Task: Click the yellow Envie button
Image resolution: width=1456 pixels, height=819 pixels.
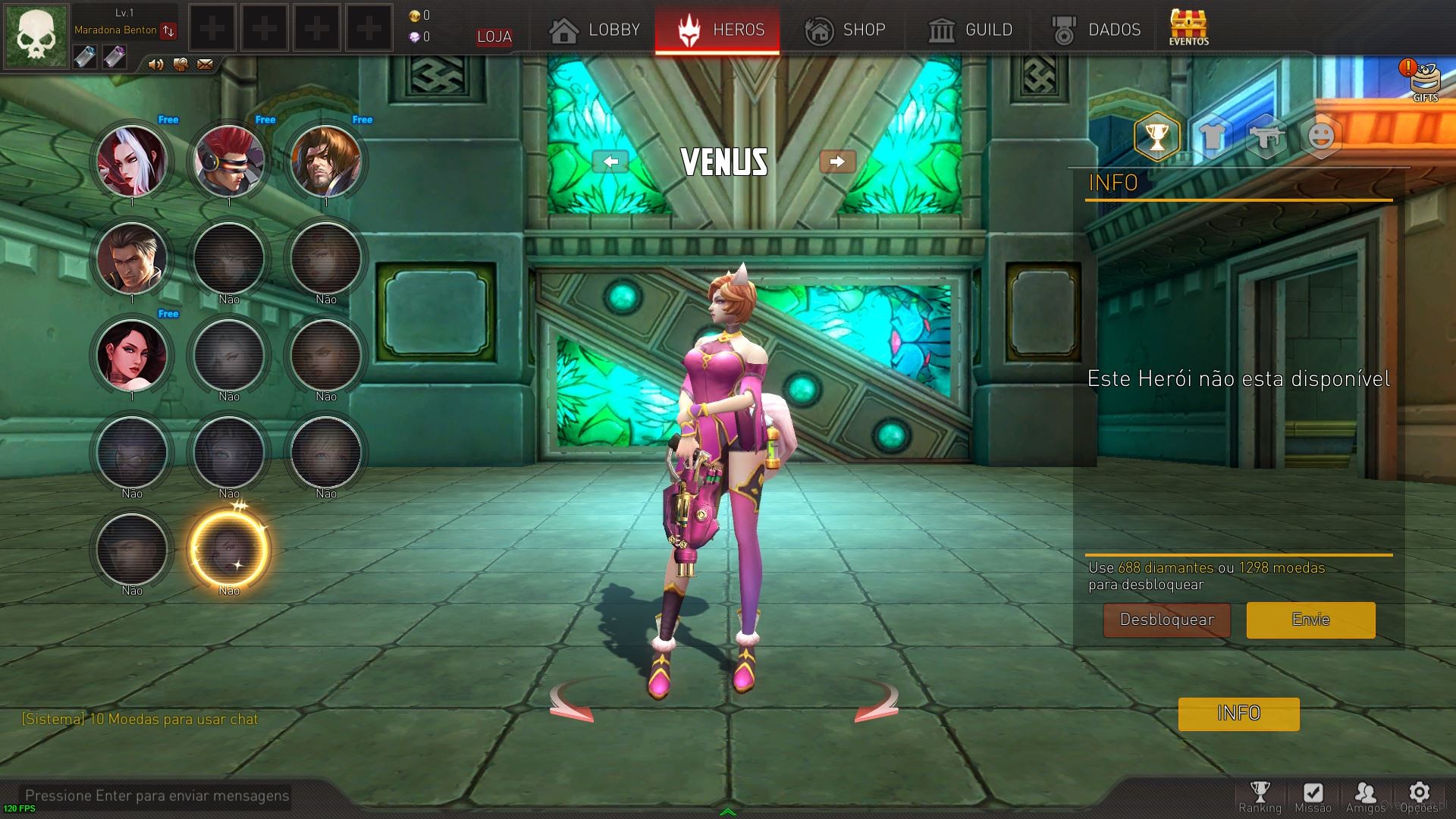Action: pos(1310,620)
